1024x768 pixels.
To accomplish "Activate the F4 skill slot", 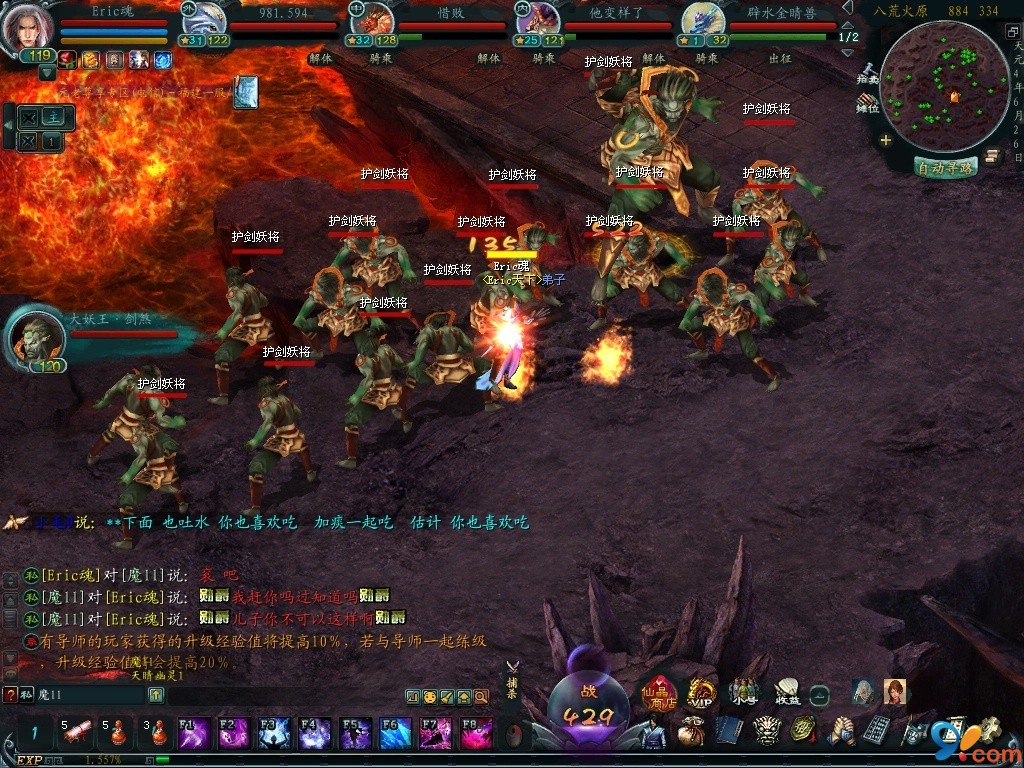I will 314,734.
